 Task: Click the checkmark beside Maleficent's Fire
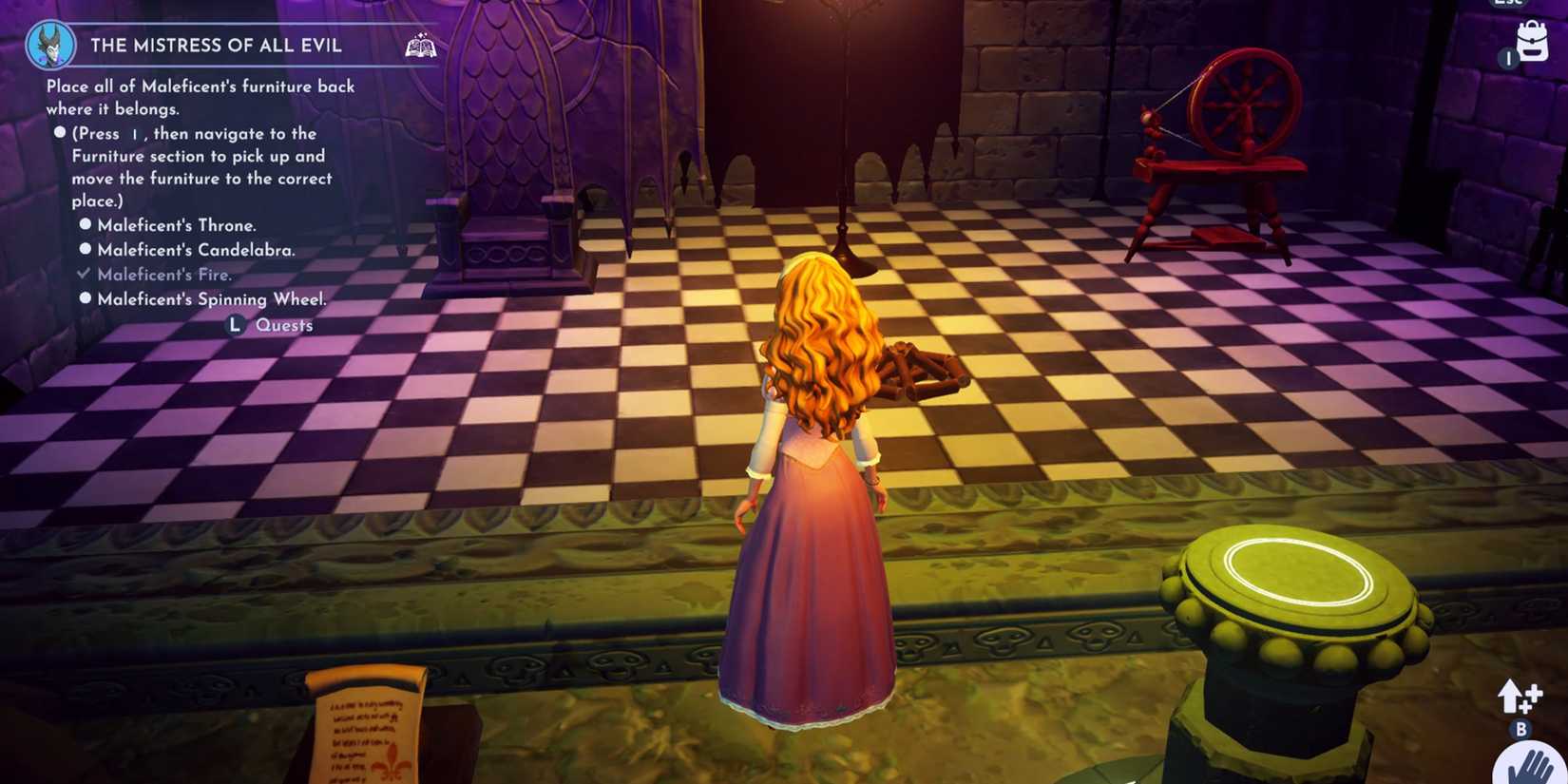[x=83, y=274]
